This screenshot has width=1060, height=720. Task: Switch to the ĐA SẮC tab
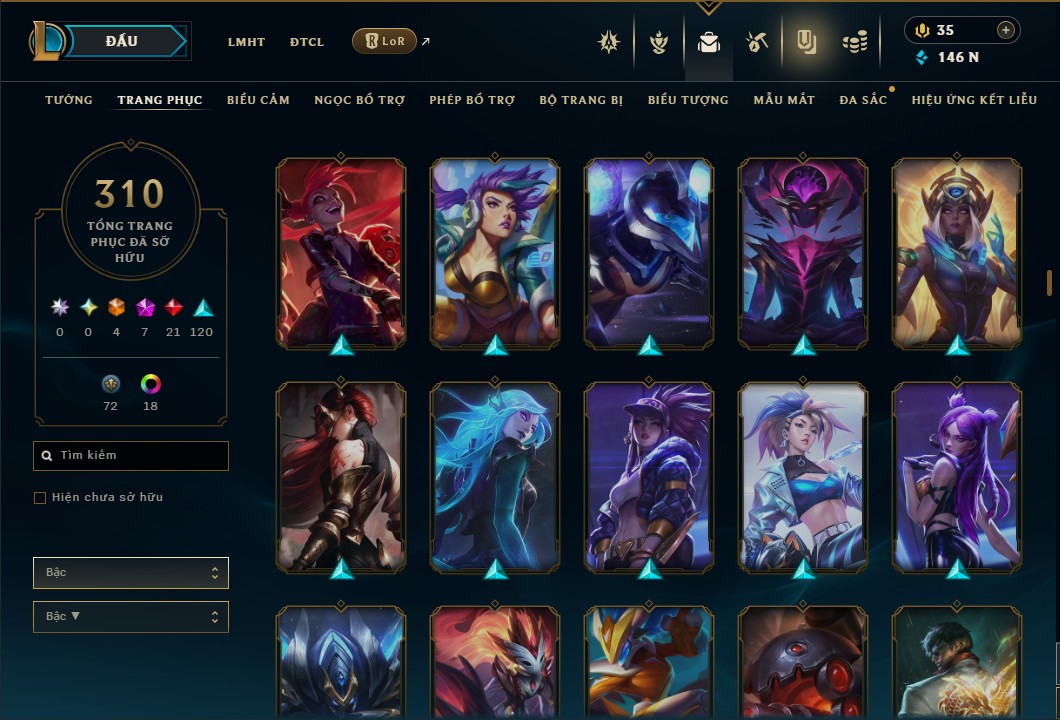pos(863,100)
